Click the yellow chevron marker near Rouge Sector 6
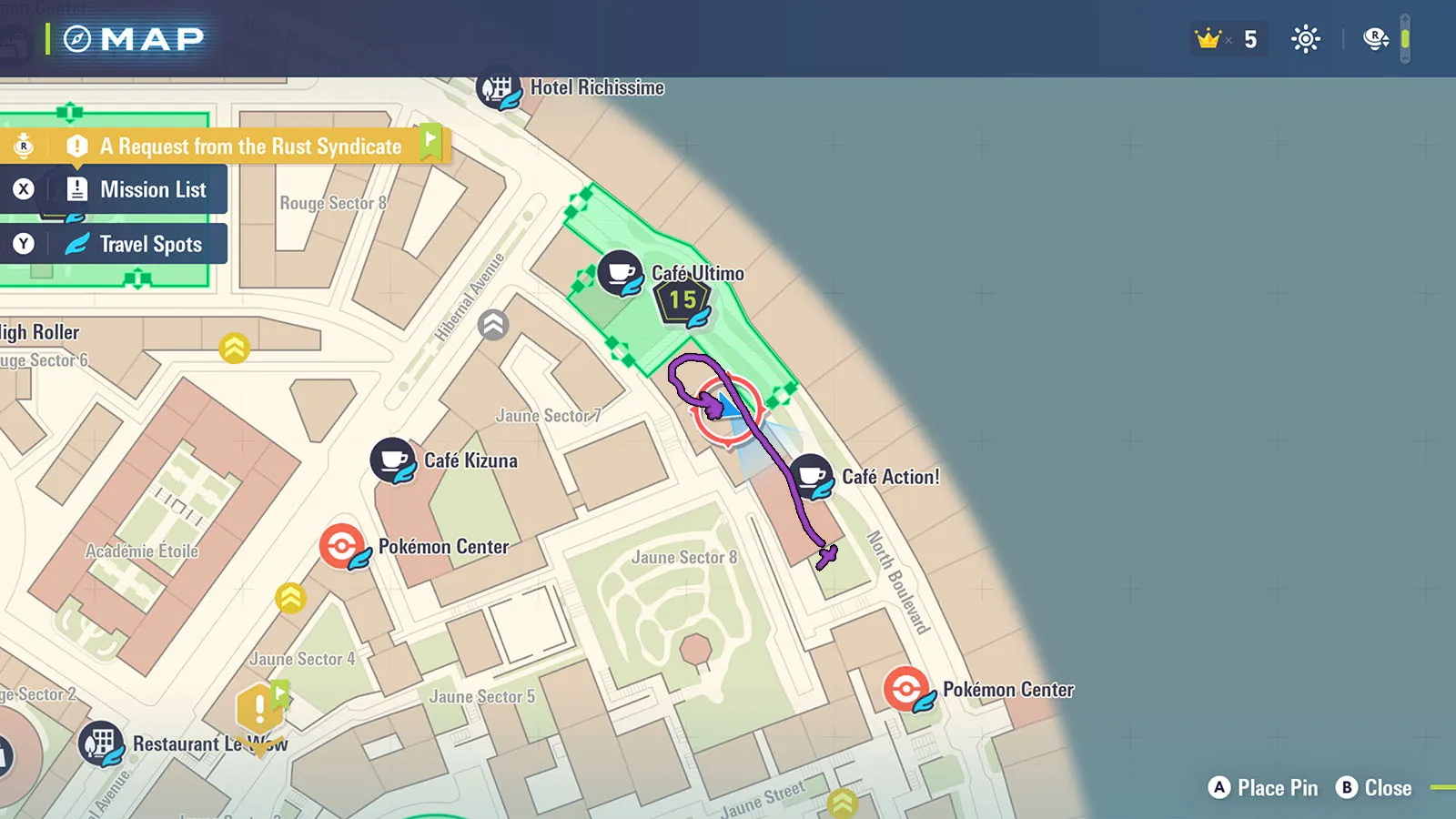The image size is (1456, 819). coord(235,348)
